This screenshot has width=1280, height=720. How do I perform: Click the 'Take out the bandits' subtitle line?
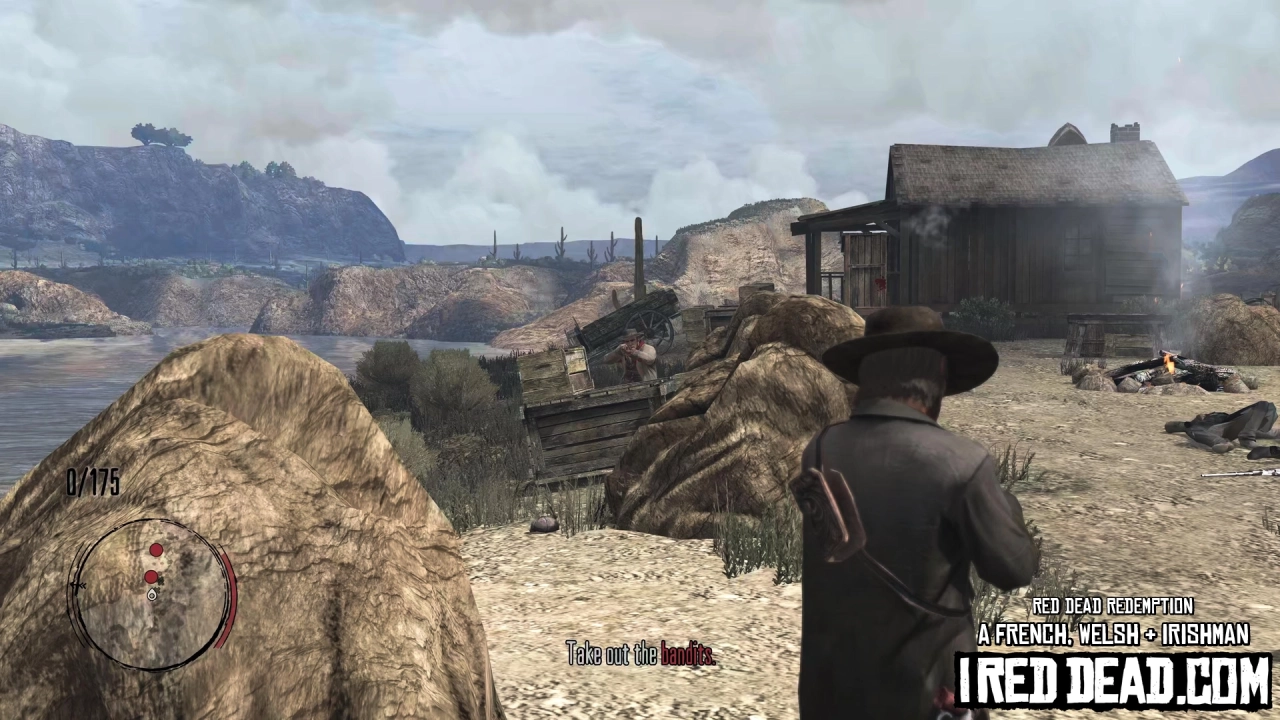click(640, 655)
